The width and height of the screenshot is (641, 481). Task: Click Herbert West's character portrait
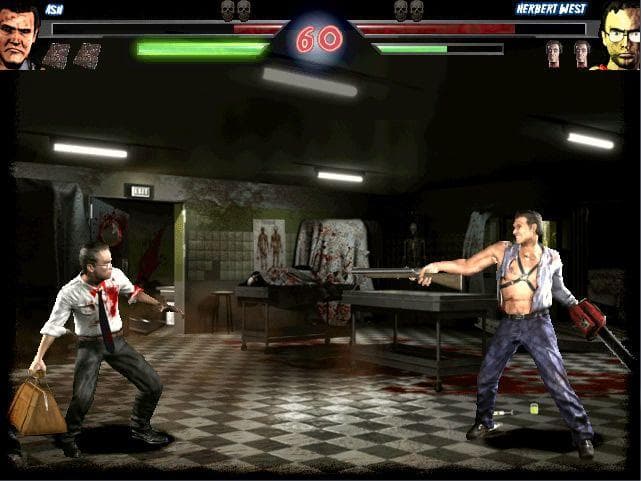coord(620,36)
